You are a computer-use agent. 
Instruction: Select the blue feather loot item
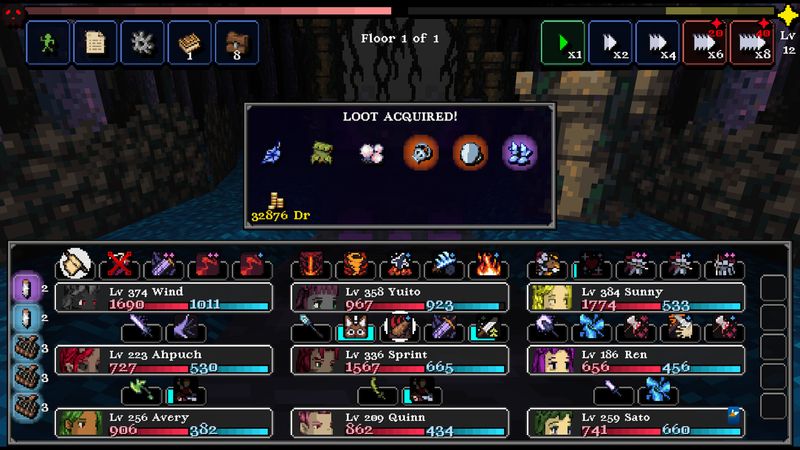[x=272, y=153]
